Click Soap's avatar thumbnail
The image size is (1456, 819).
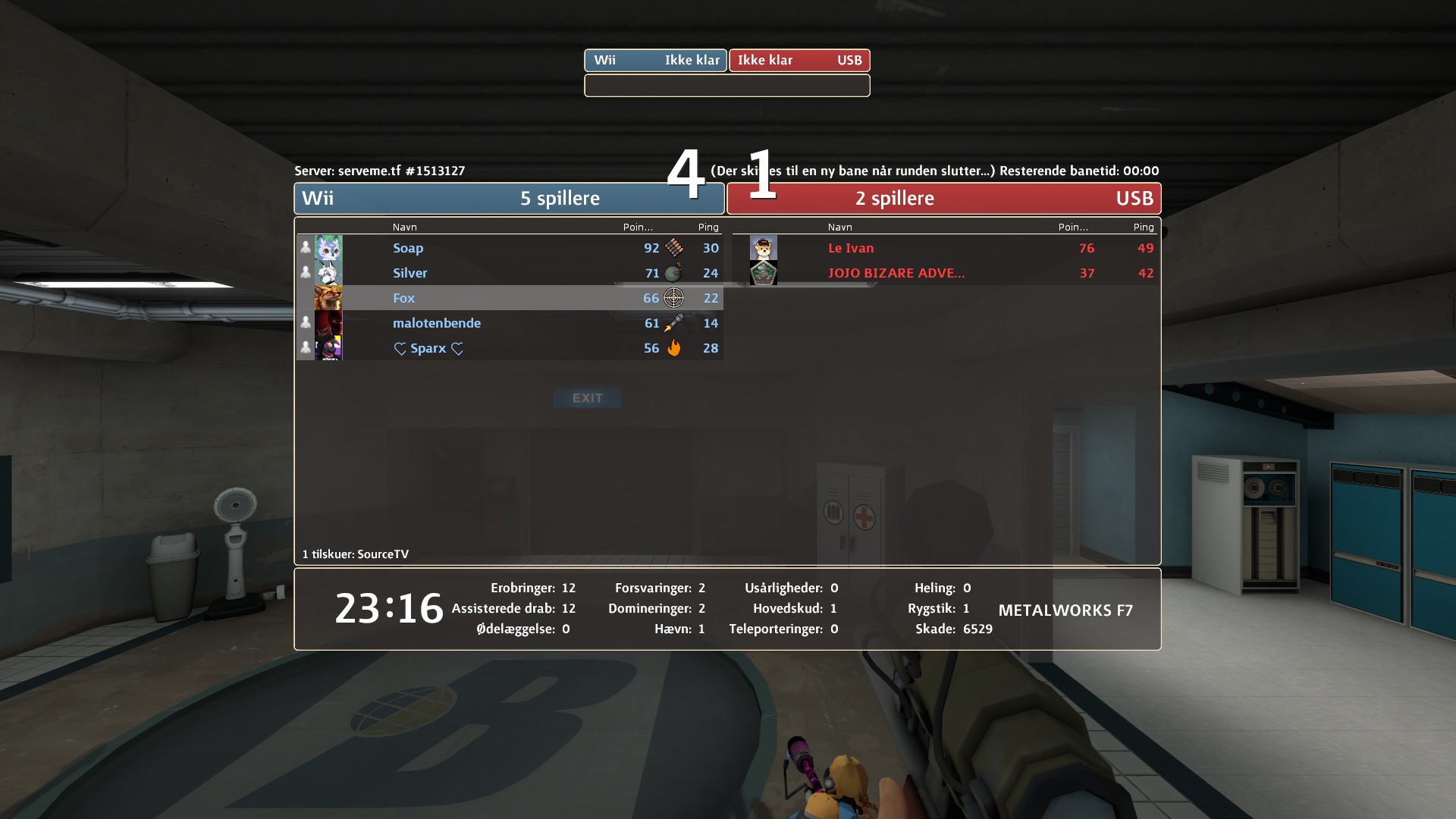328,248
